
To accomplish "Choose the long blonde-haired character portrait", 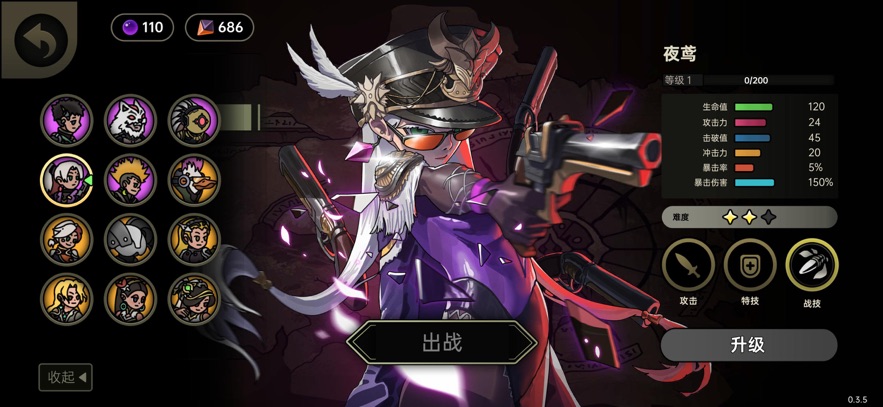I will coord(66,298).
